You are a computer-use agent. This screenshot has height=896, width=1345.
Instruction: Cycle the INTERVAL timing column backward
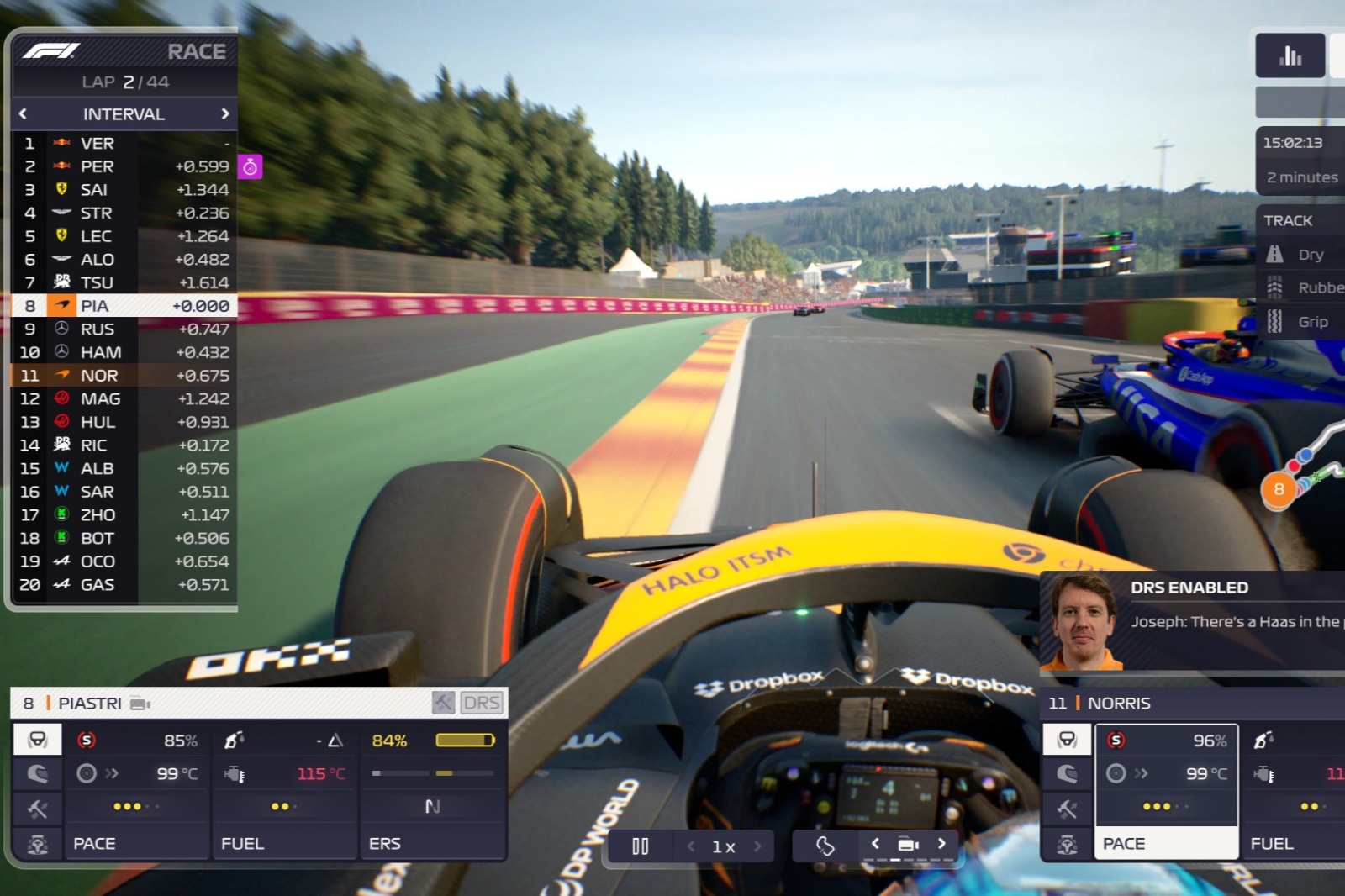click(x=23, y=113)
